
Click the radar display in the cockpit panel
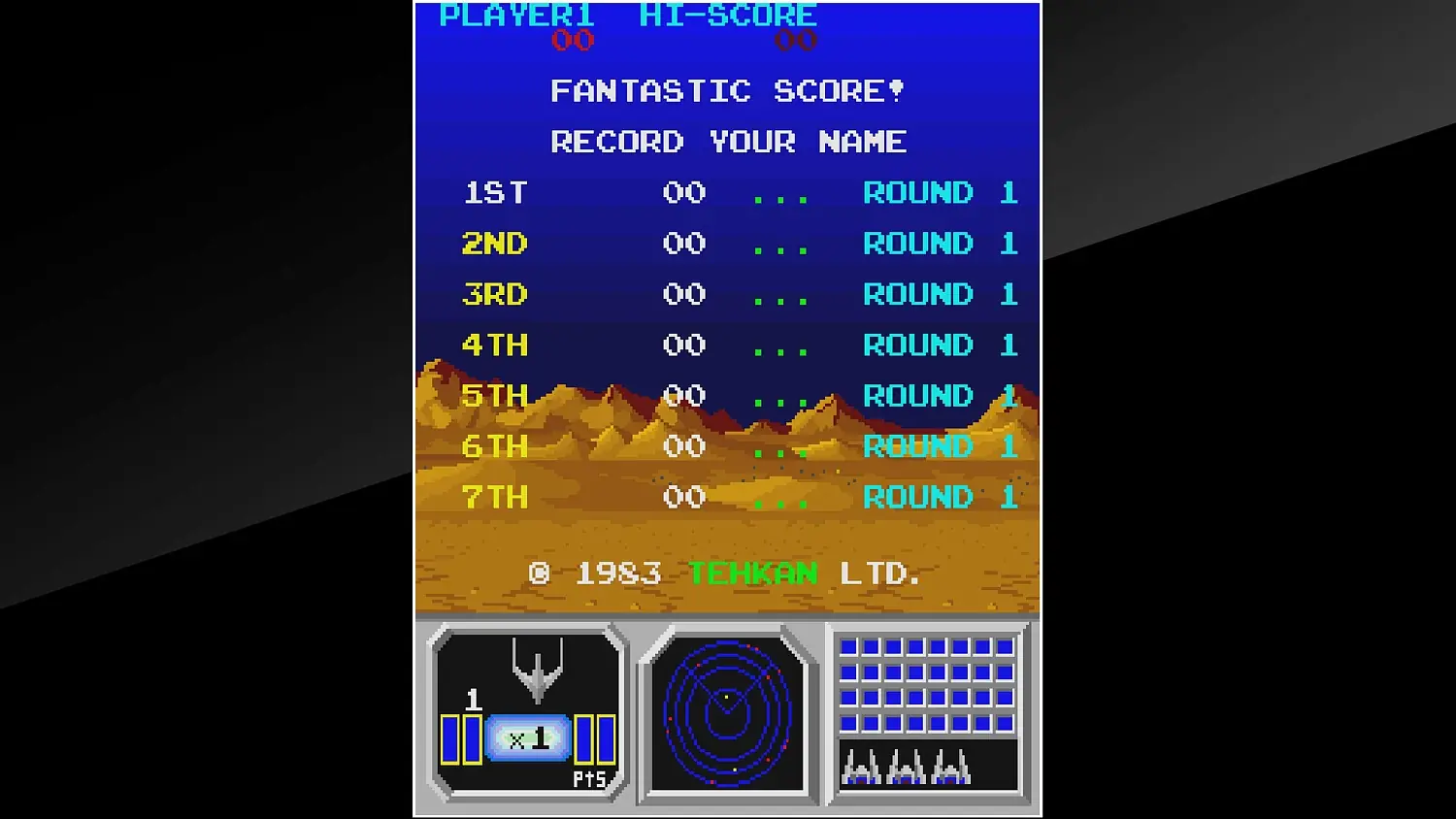tap(727, 715)
